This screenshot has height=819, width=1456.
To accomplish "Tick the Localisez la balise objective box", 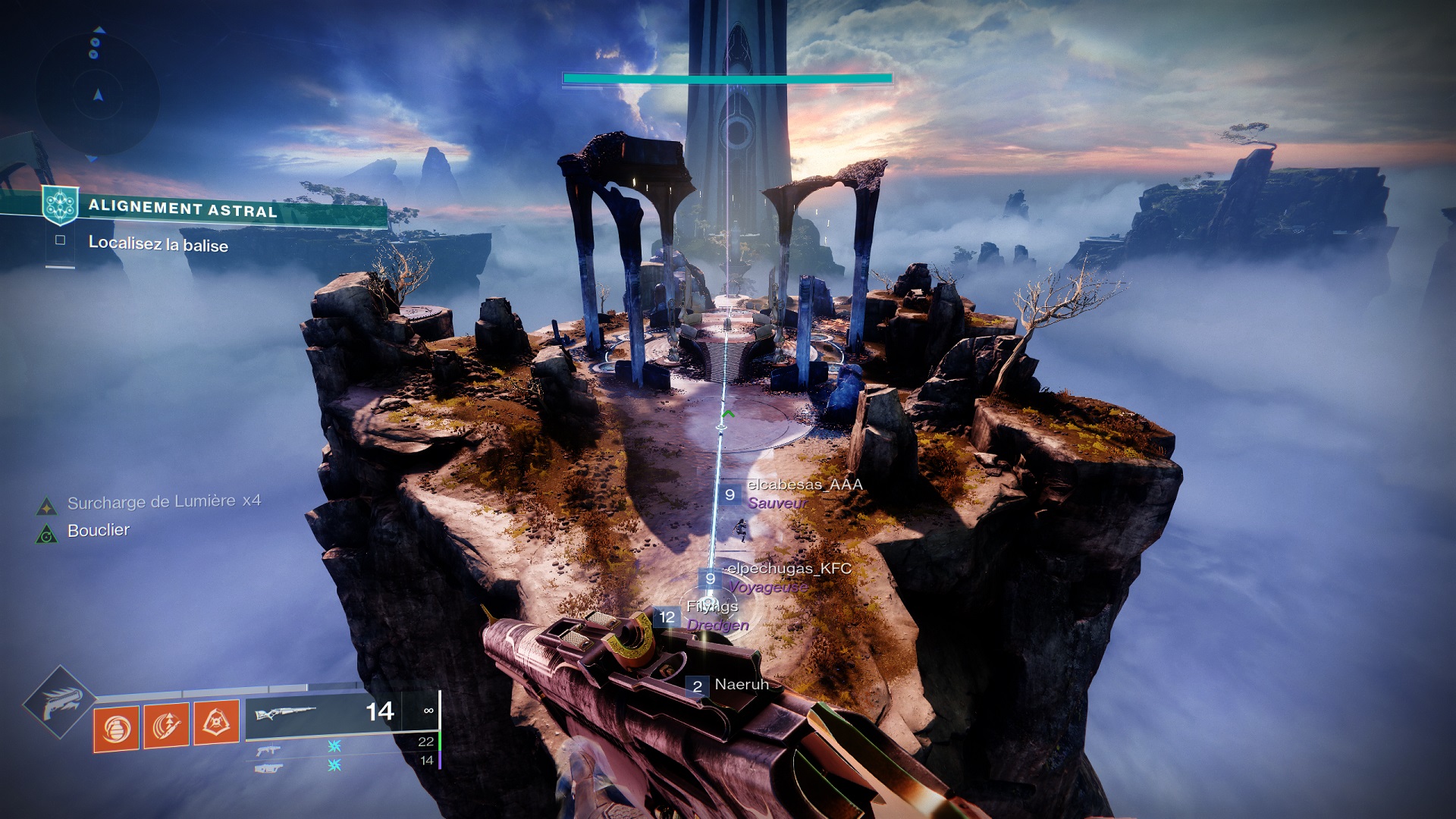I will (x=60, y=240).
